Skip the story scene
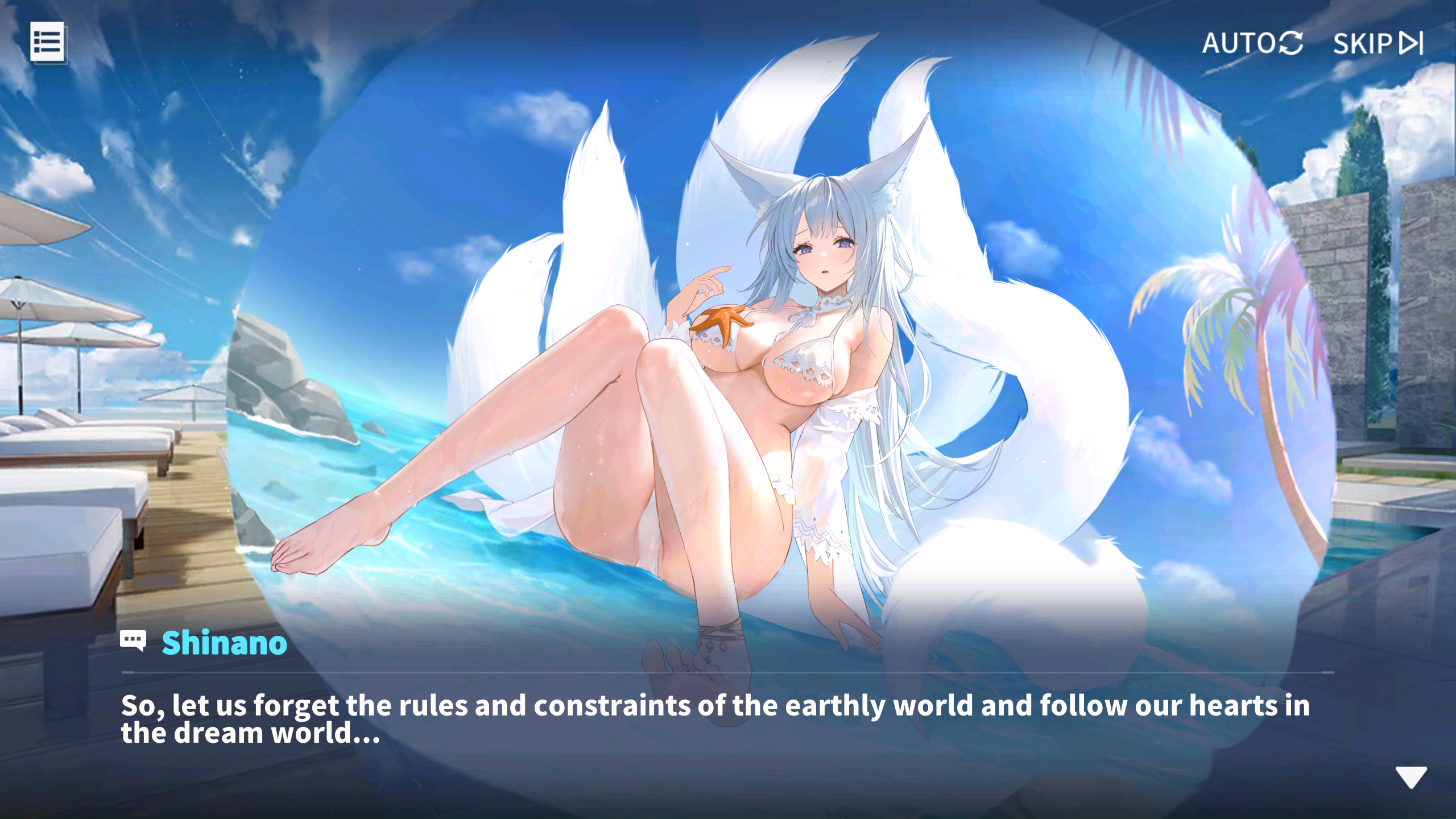Image resolution: width=1456 pixels, height=819 pixels. 1378,43
